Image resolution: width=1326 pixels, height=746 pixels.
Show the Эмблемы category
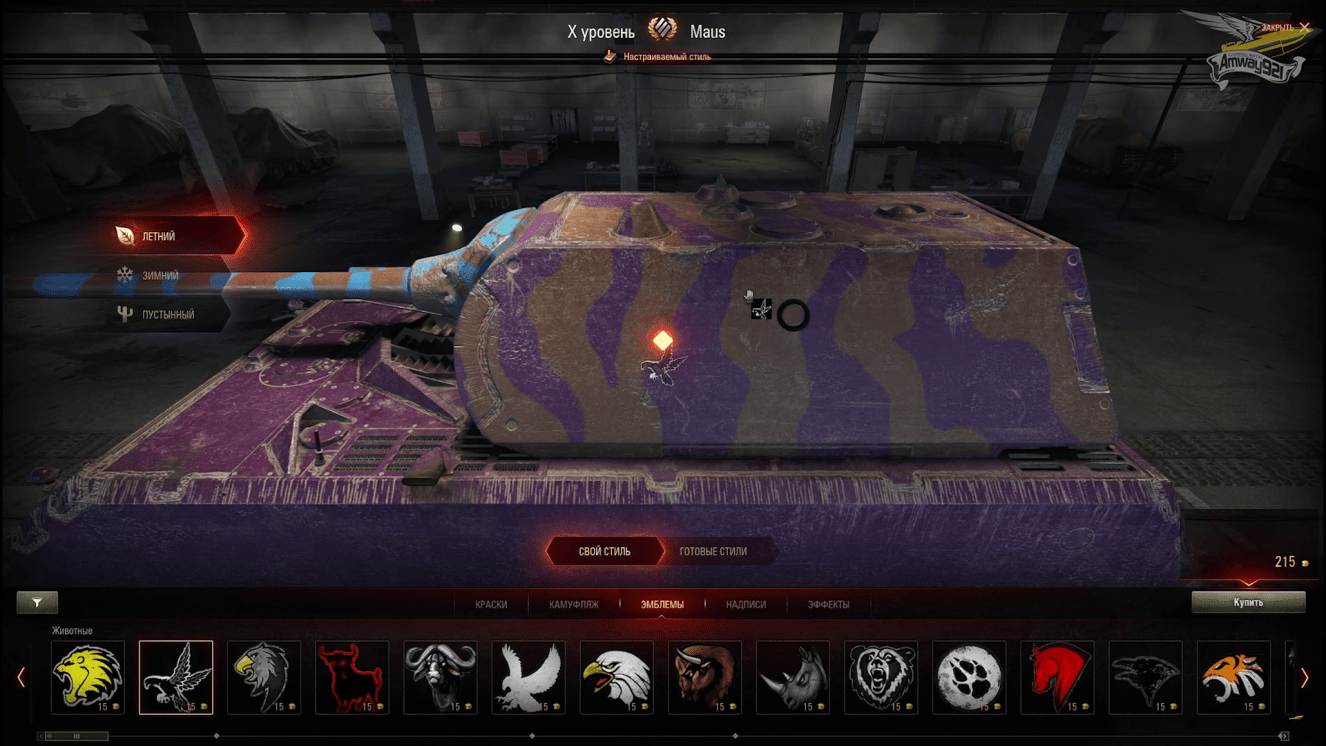[x=662, y=604]
